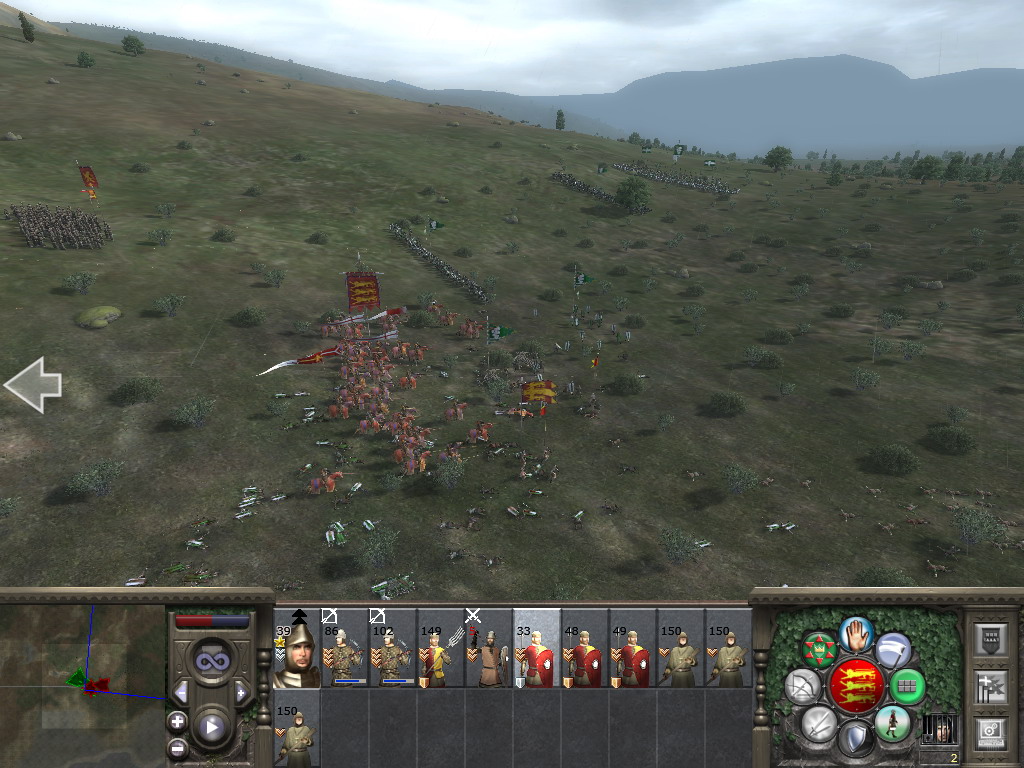1024x768 pixels.
Task: Toggle fire at will bow button
Action: point(802,686)
